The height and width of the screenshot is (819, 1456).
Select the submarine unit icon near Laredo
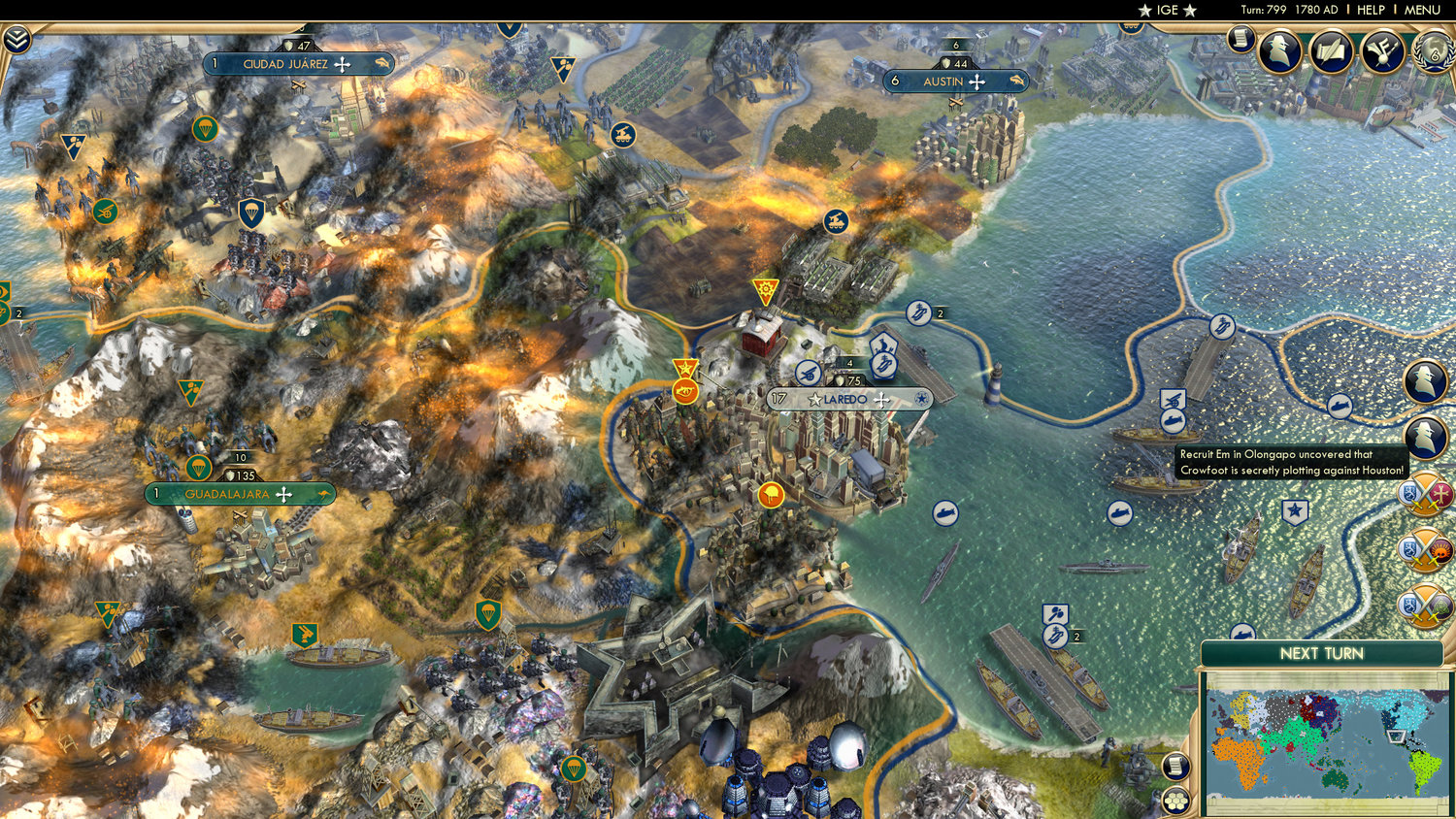tap(945, 513)
